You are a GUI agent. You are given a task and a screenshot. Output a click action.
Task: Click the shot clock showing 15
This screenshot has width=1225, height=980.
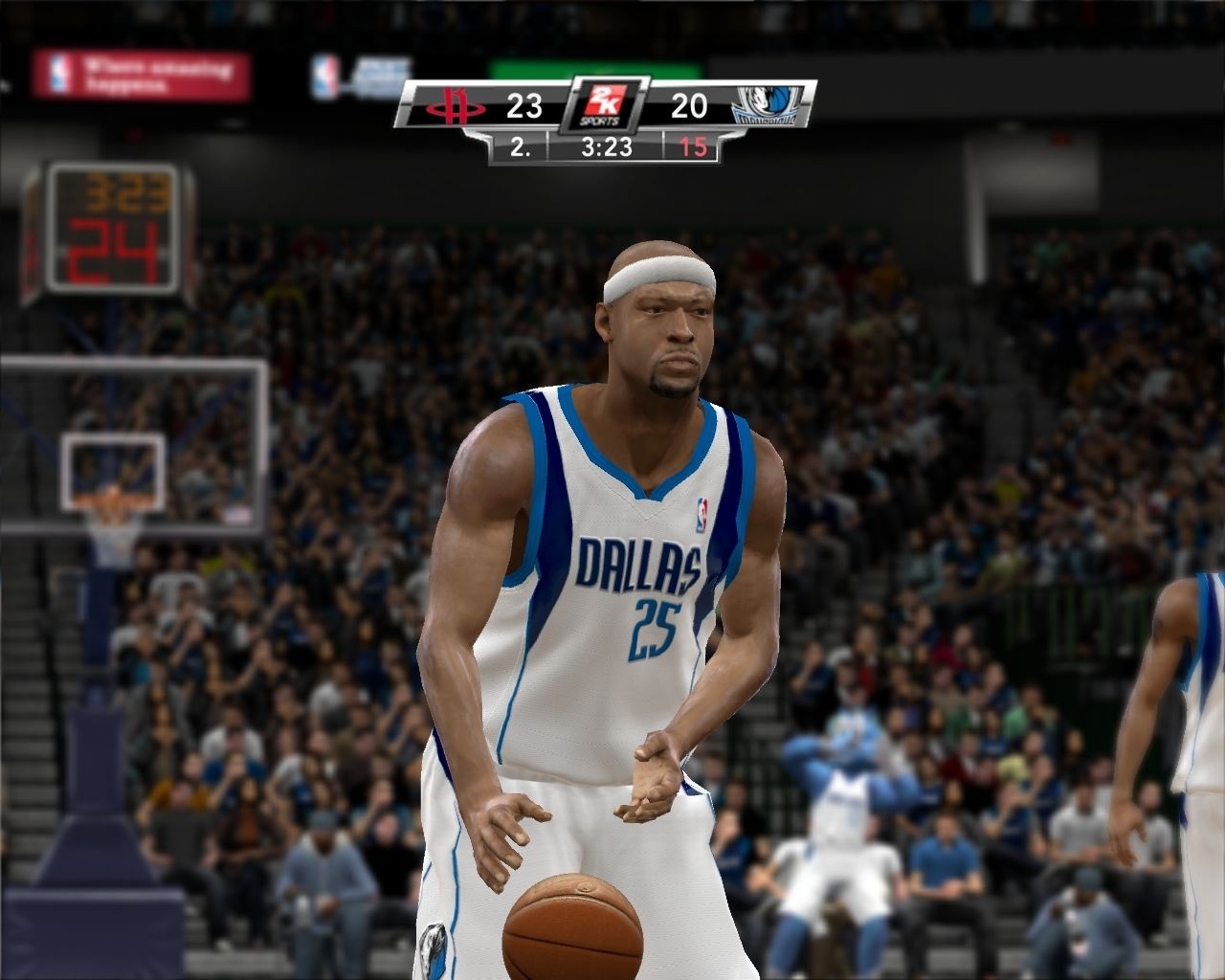[696, 148]
